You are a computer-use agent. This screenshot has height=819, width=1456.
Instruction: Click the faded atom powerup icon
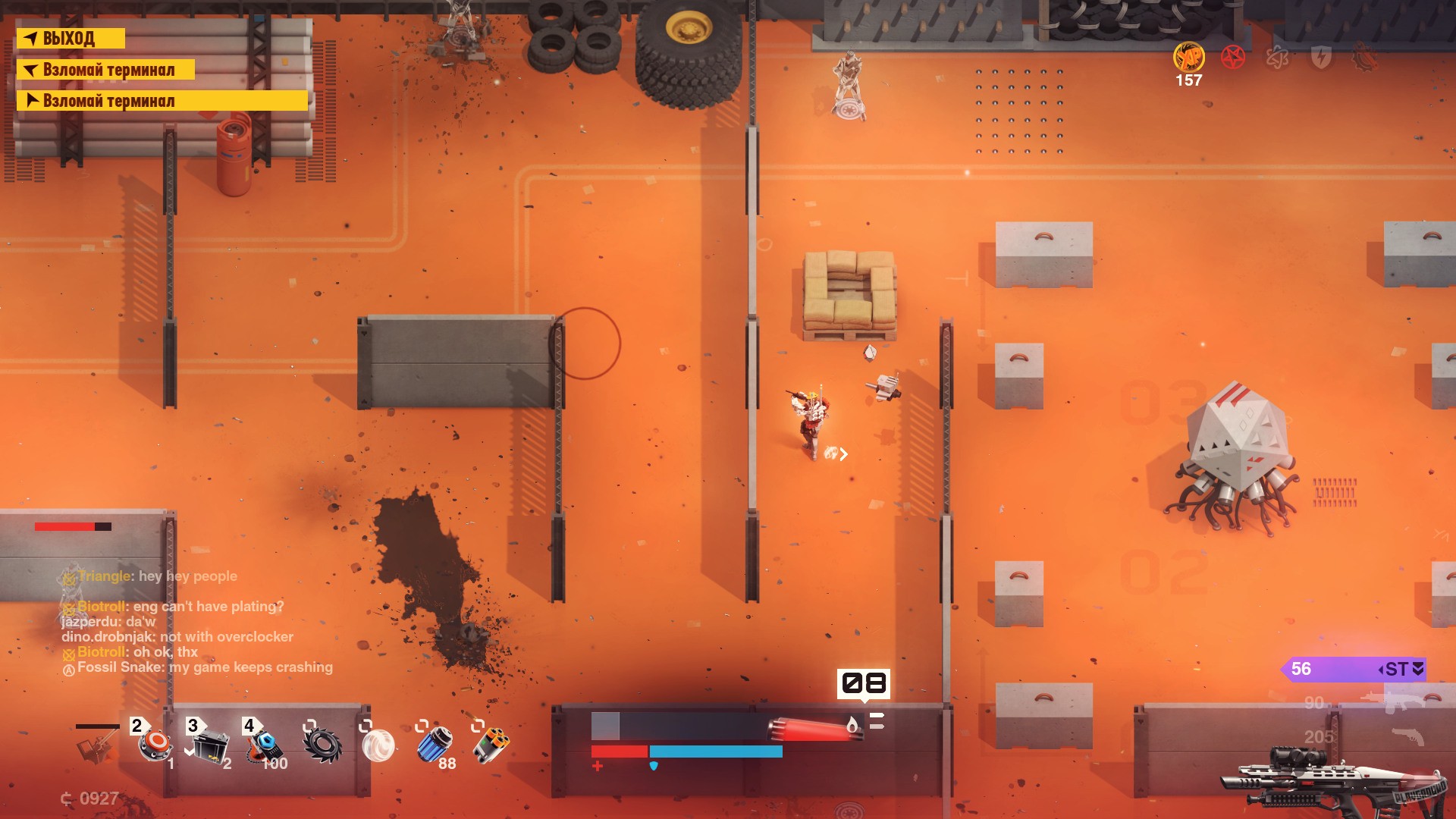1276,58
